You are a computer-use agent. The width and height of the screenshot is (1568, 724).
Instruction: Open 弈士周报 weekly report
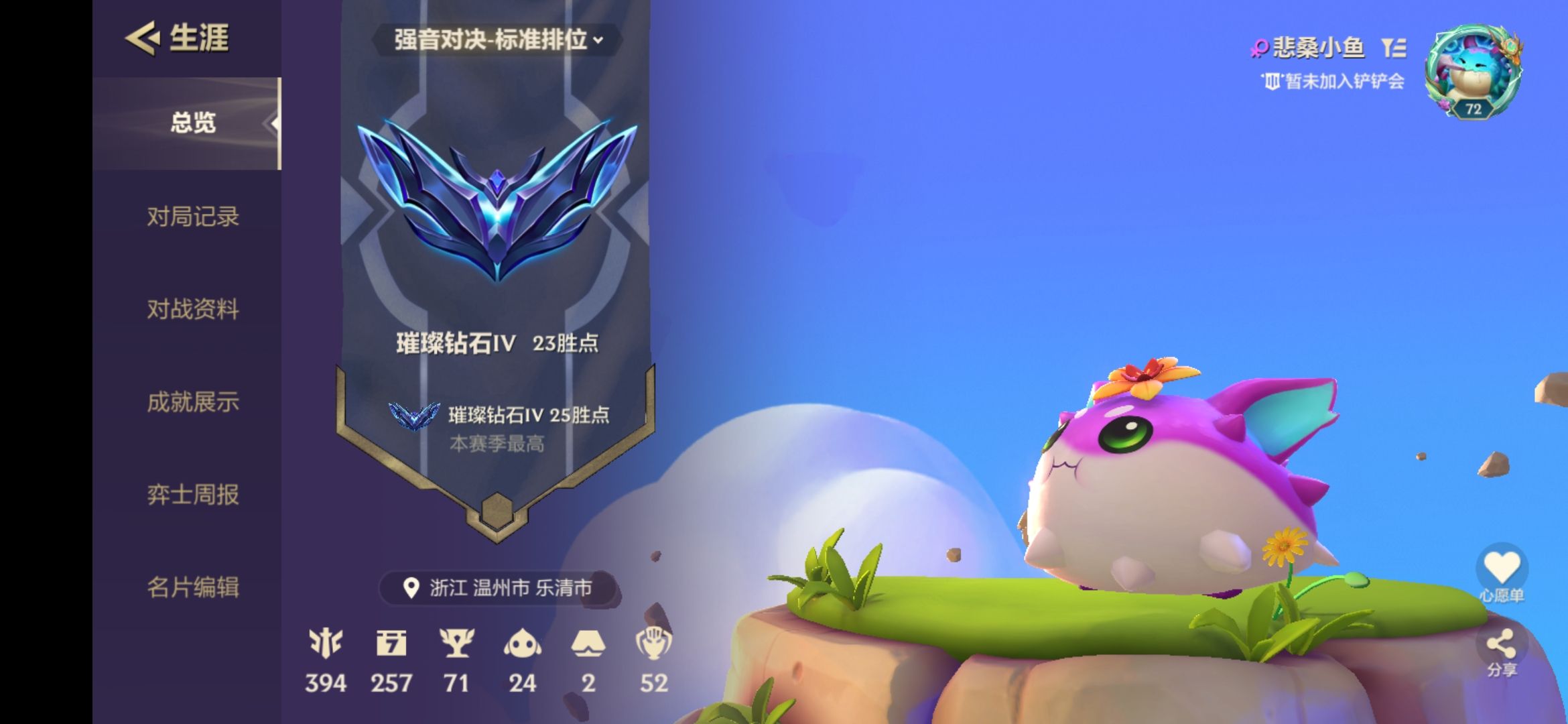coord(192,495)
